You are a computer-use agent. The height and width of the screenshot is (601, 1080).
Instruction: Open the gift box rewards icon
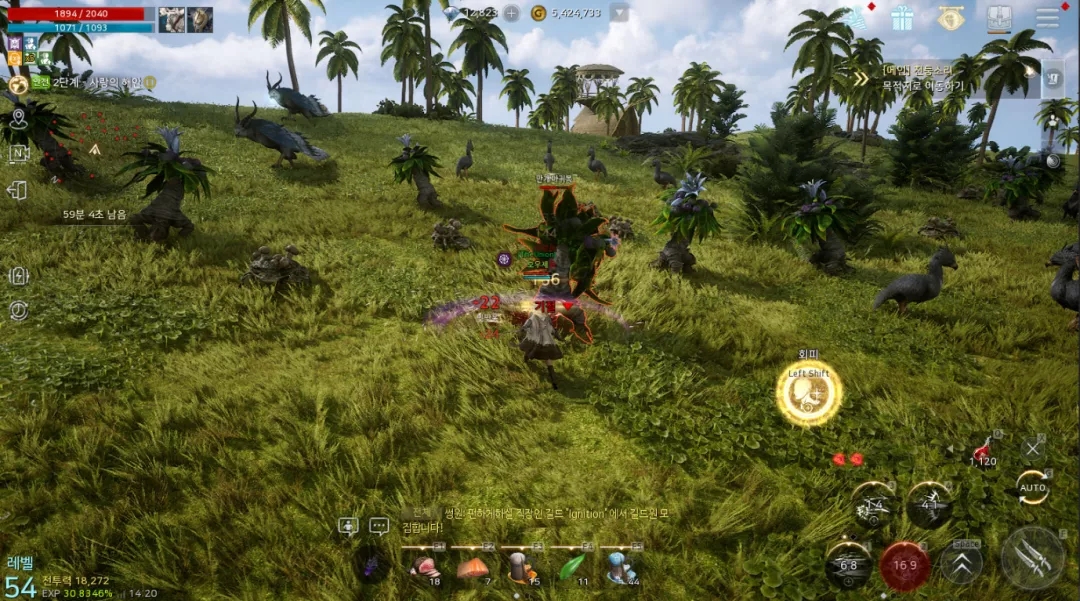[902, 18]
